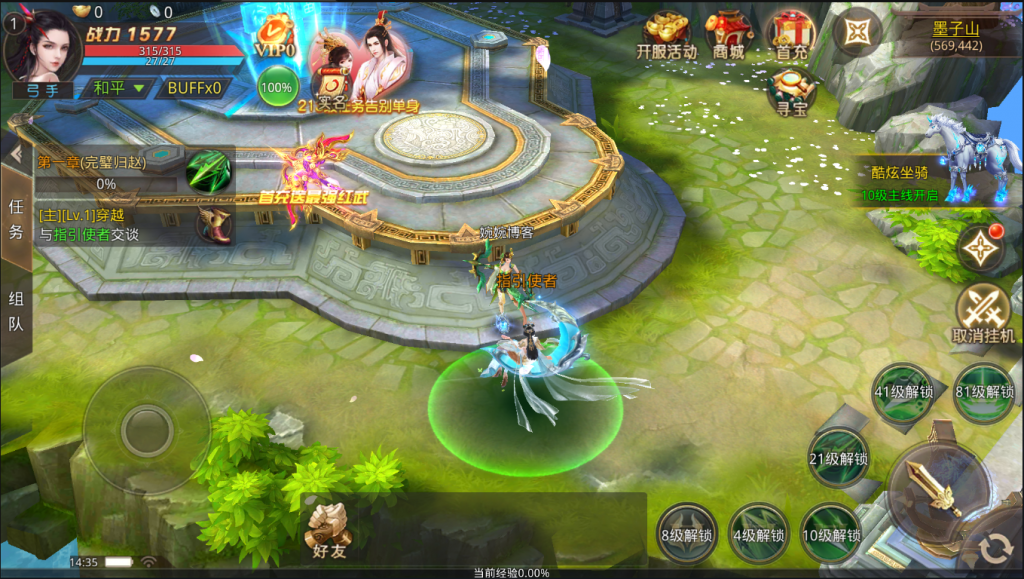Tap the 8级解锁 locked skill slot
Viewport: 1024px width, 579px height.
[x=687, y=532]
